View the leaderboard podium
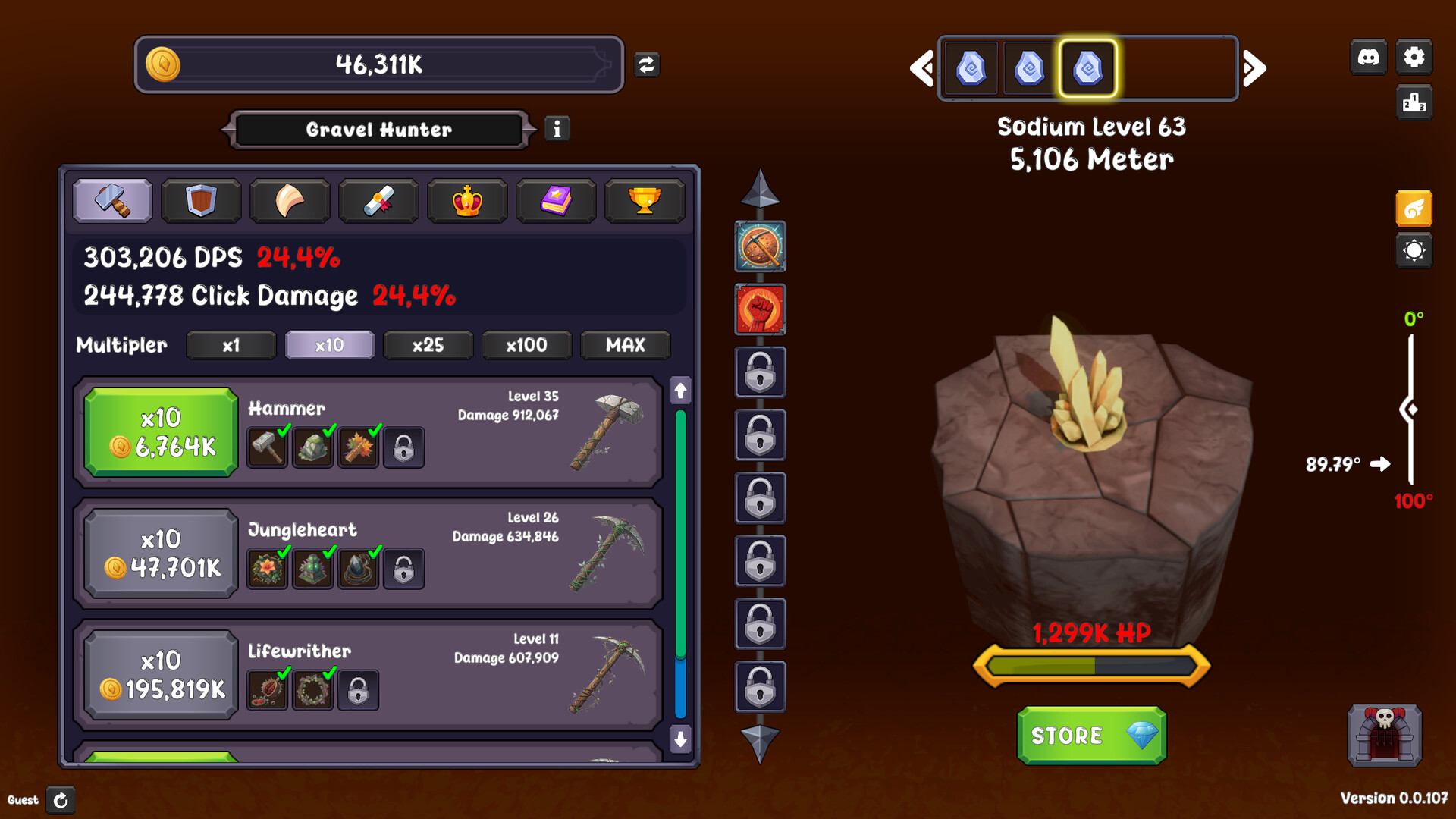Image resolution: width=1456 pixels, height=819 pixels. pos(1414,102)
